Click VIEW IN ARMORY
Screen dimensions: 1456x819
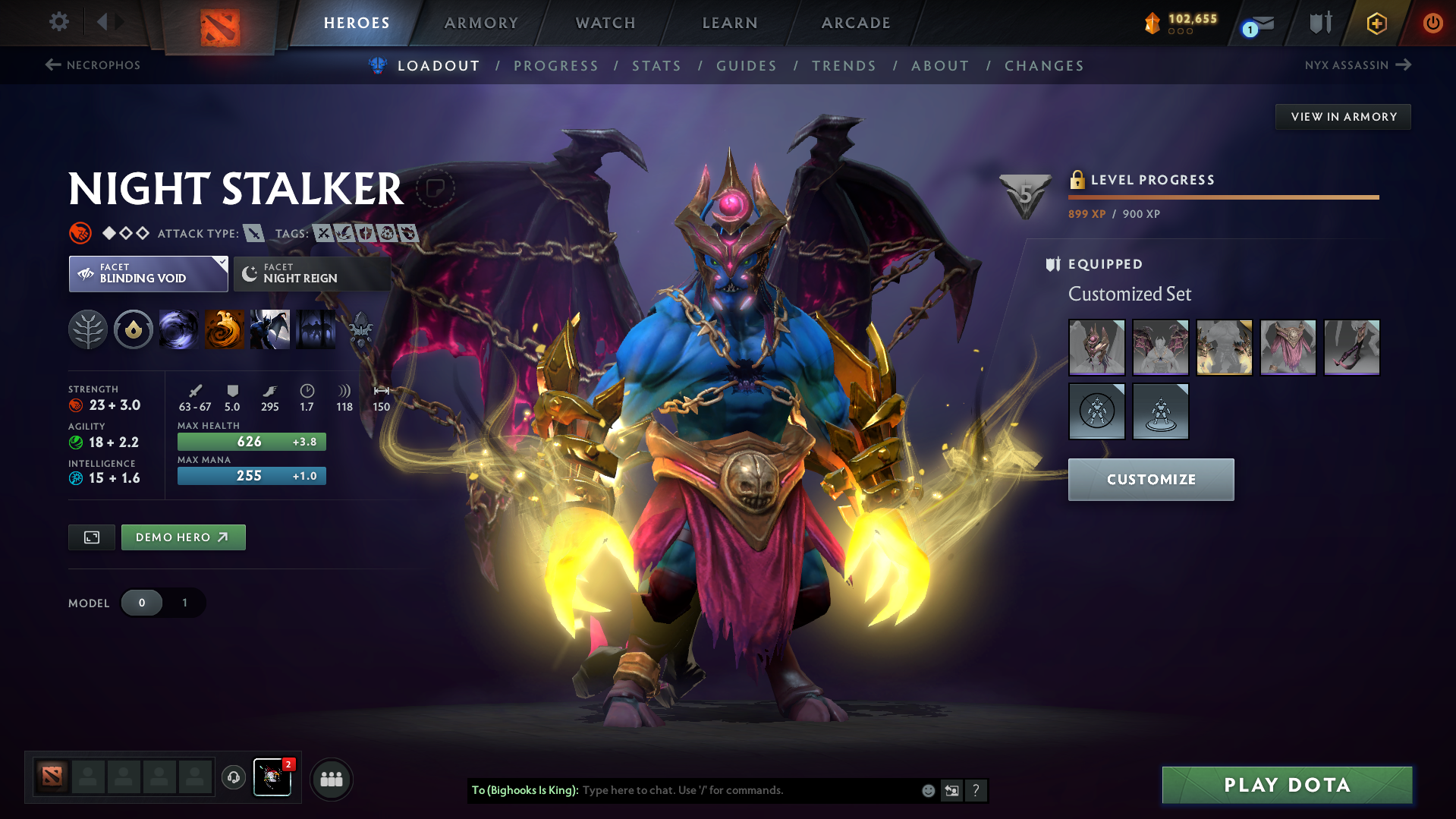pyautogui.click(x=1343, y=116)
